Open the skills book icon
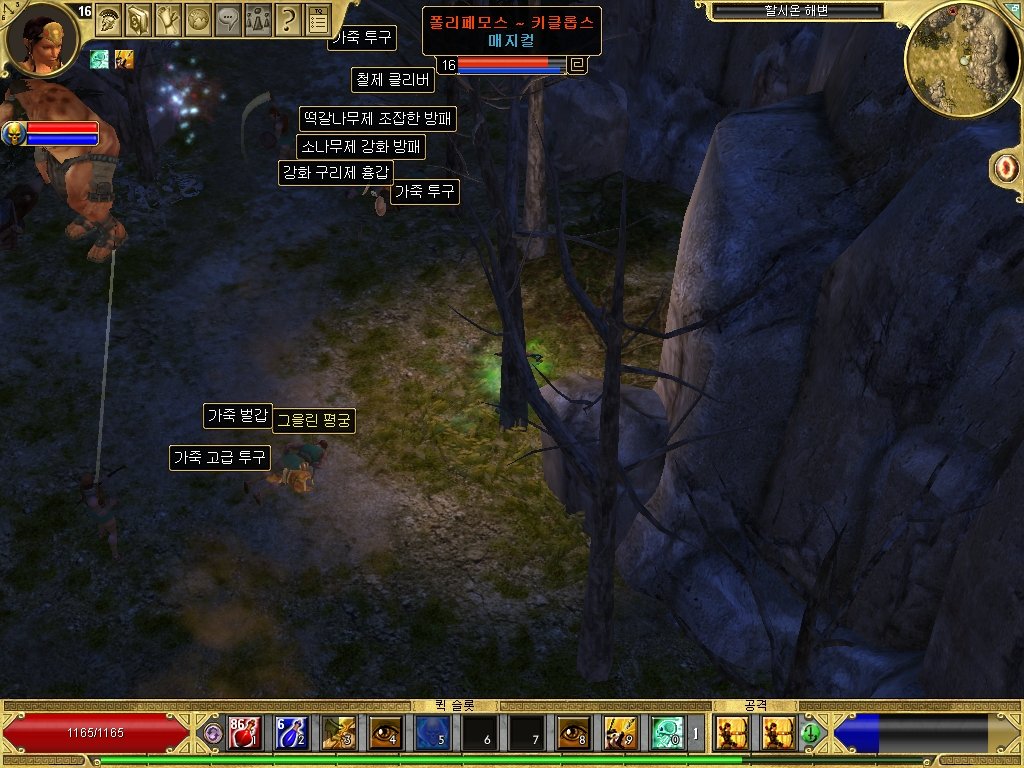 tap(138, 17)
